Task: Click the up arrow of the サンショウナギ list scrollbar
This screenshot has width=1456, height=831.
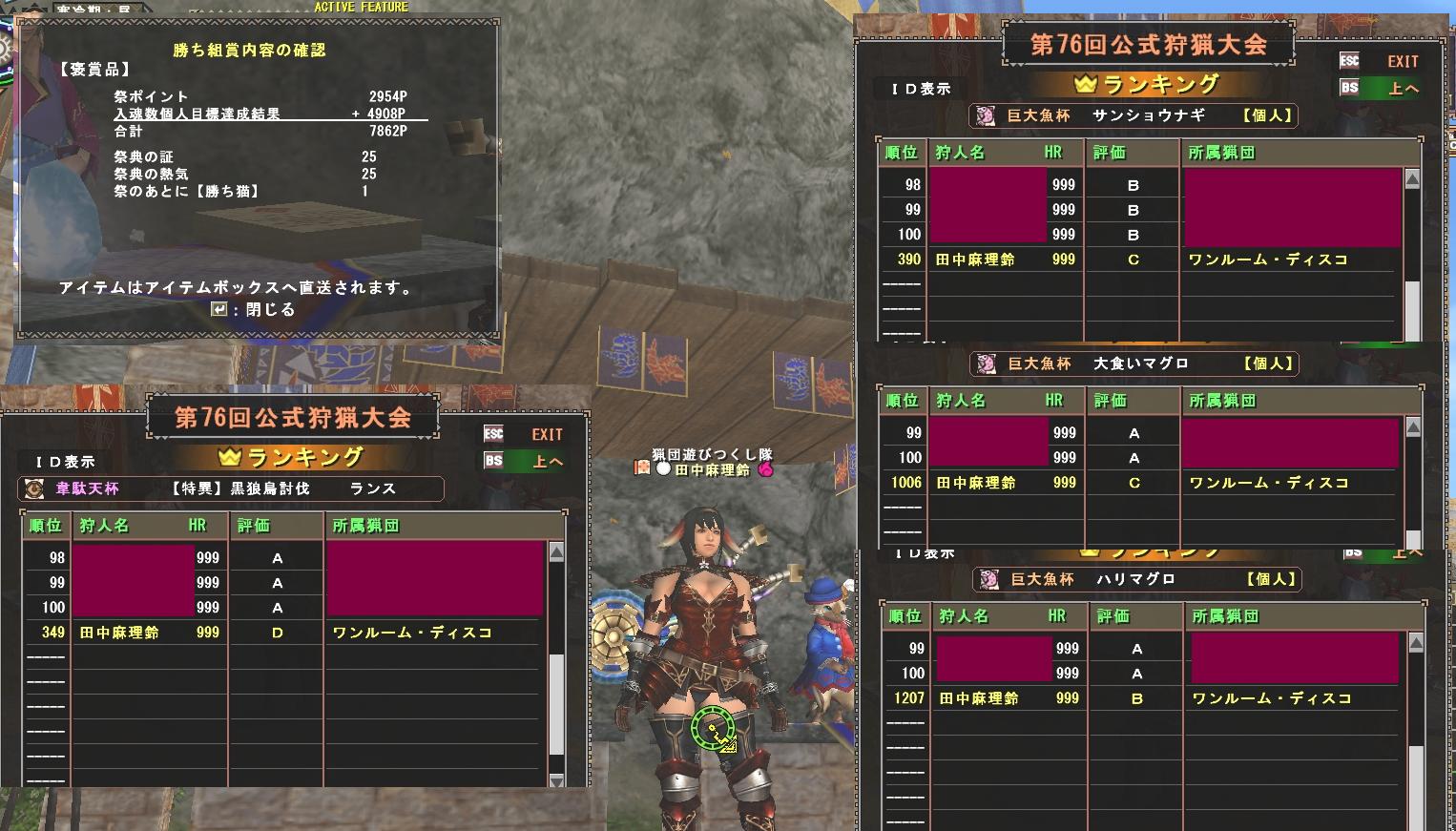Action: click(x=1413, y=179)
